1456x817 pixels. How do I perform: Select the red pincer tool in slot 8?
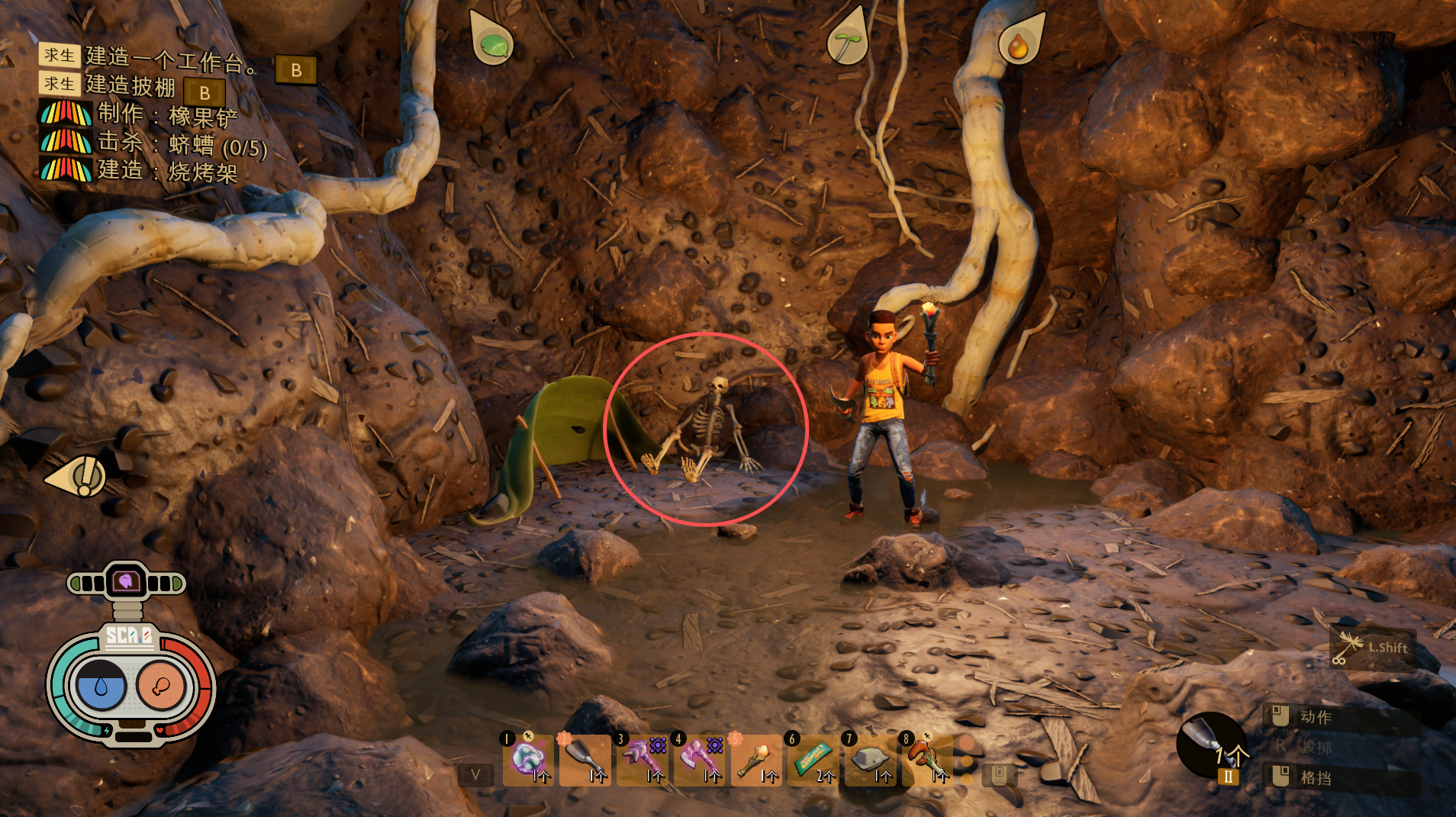(x=926, y=759)
